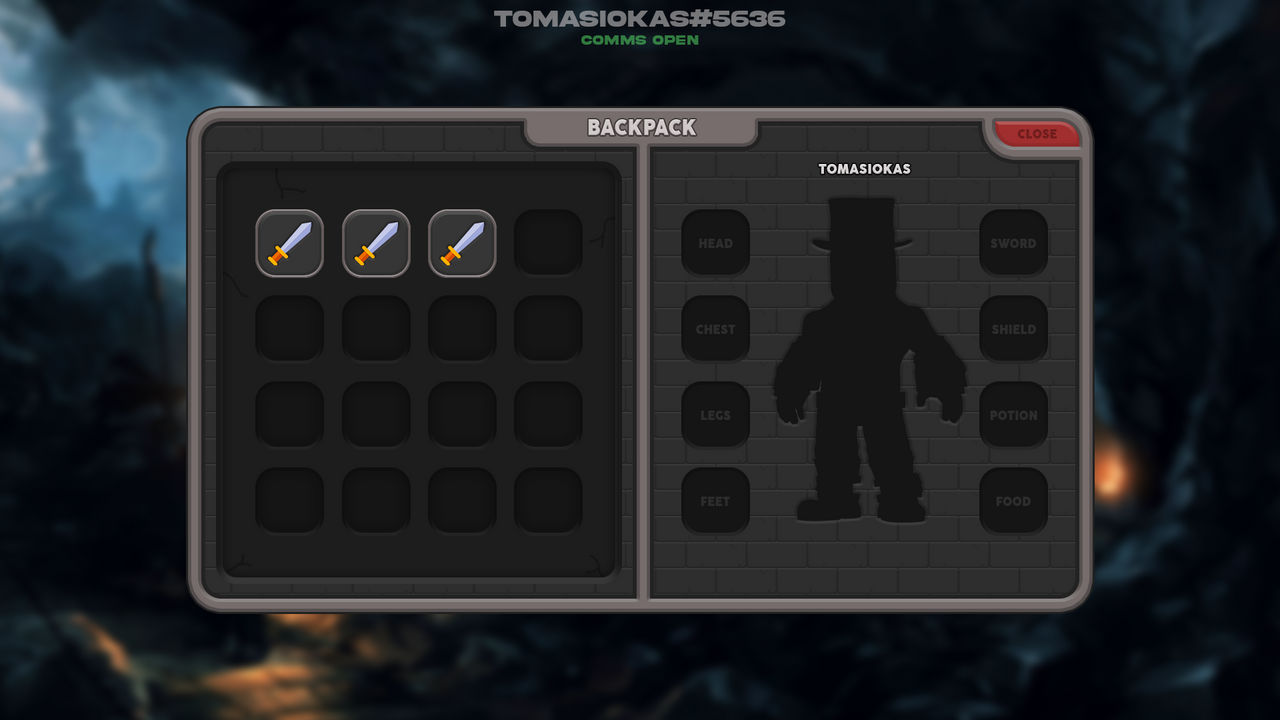Select the first sword in the backpack
The width and height of the screenshot is (1280, 720).
click(x=289, y=243)
